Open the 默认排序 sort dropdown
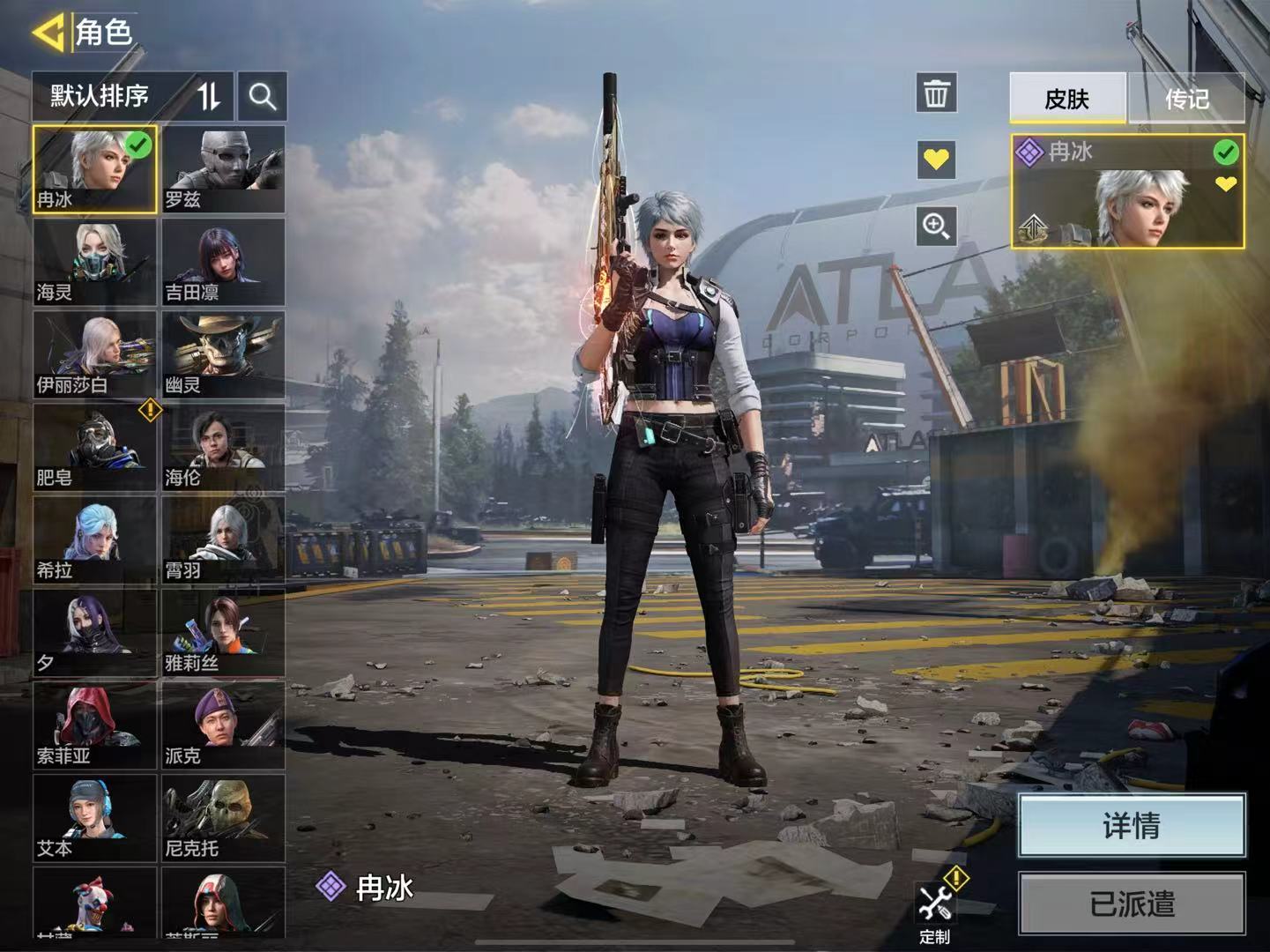 [x=132, y=96]
